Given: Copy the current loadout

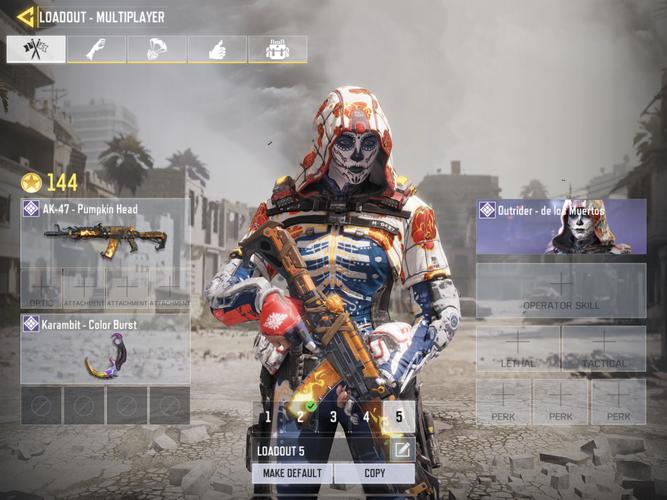Looking at the screenshot, I should (375, 473).
